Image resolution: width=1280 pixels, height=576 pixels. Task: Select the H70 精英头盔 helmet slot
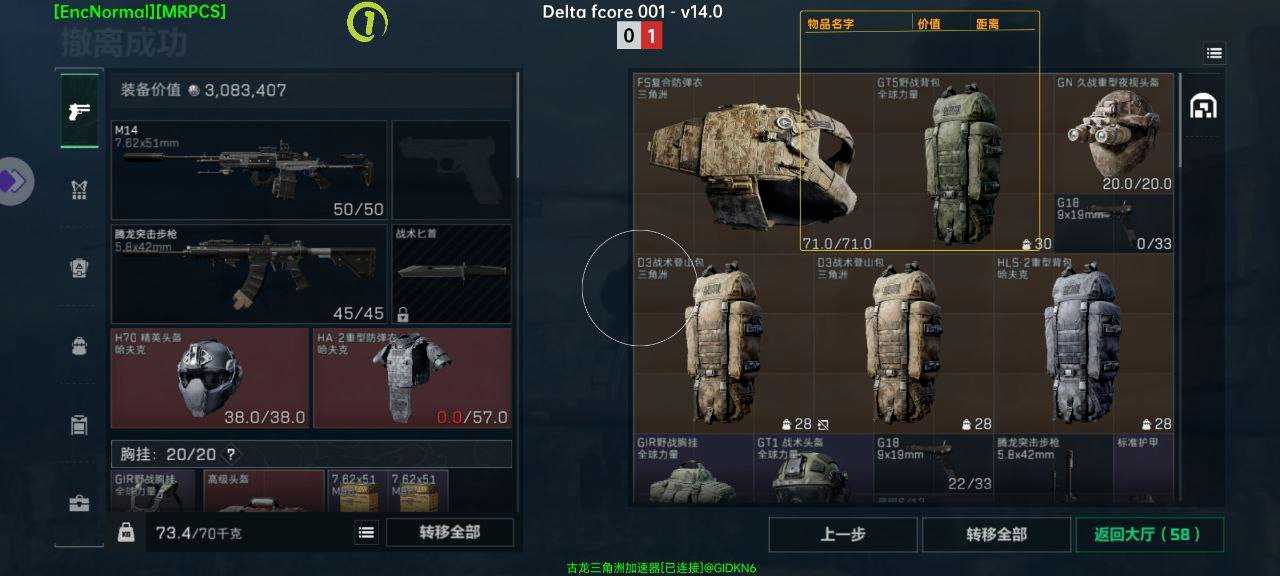[210, 378]
